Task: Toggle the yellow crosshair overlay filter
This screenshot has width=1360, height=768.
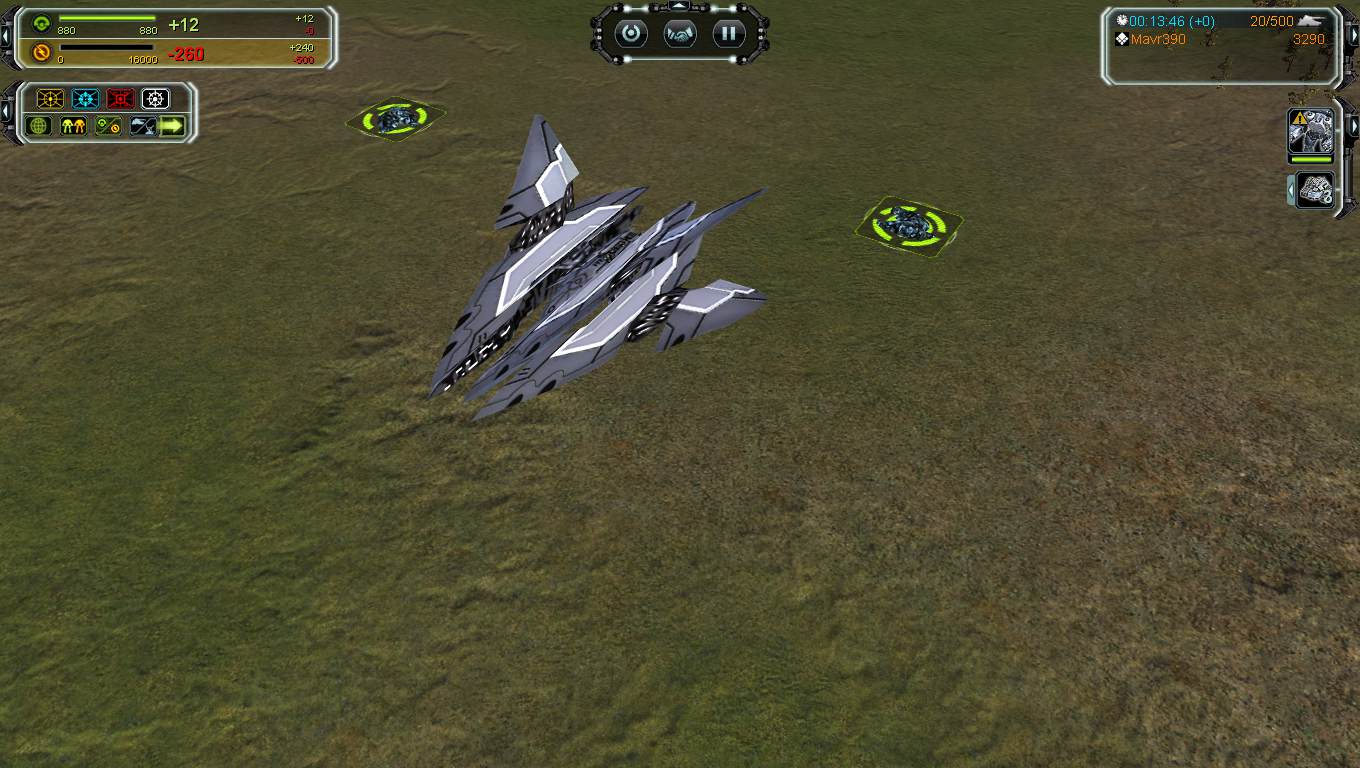Action: coord(50,99)
